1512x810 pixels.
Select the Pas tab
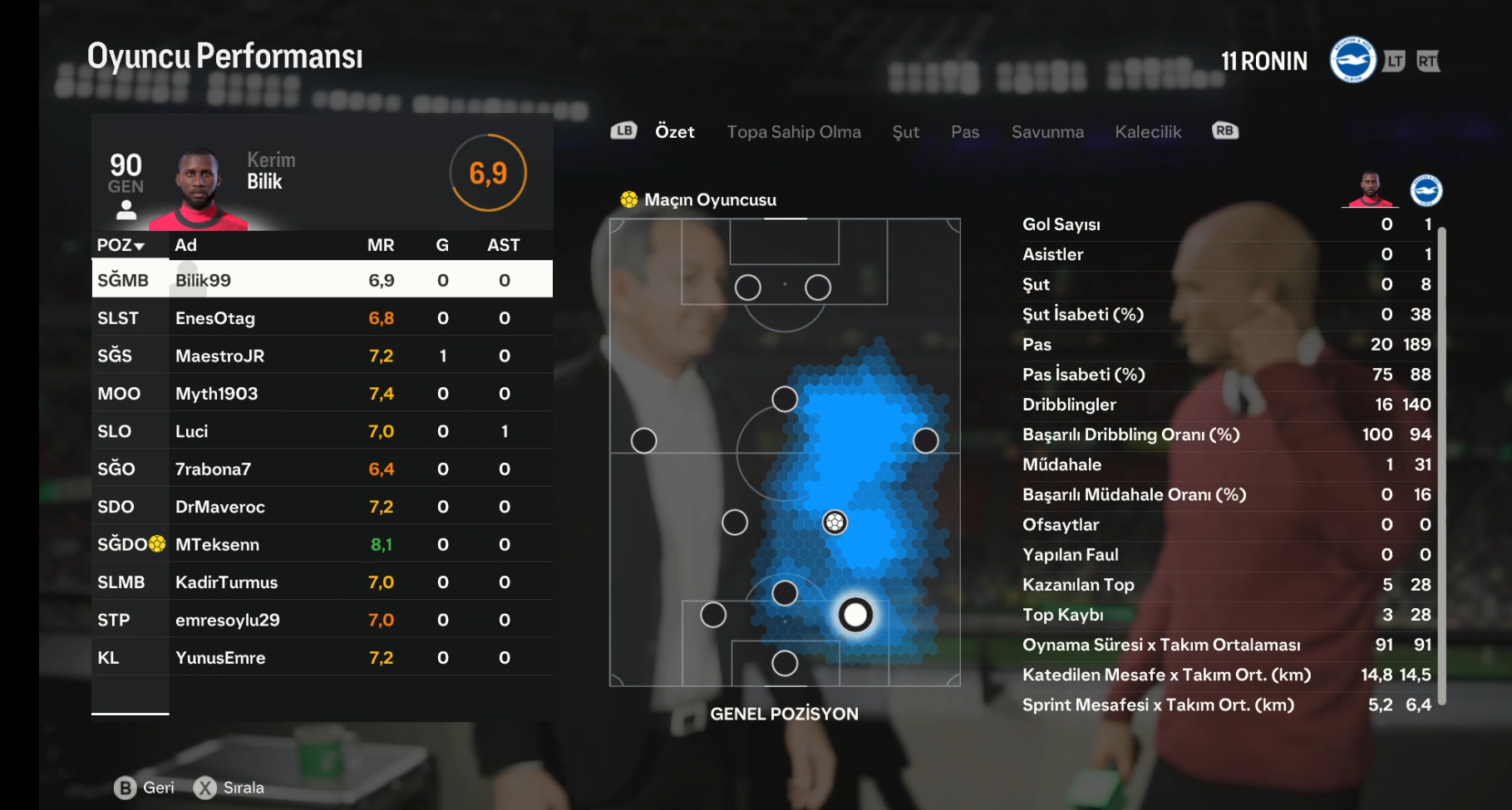(964, 132)
